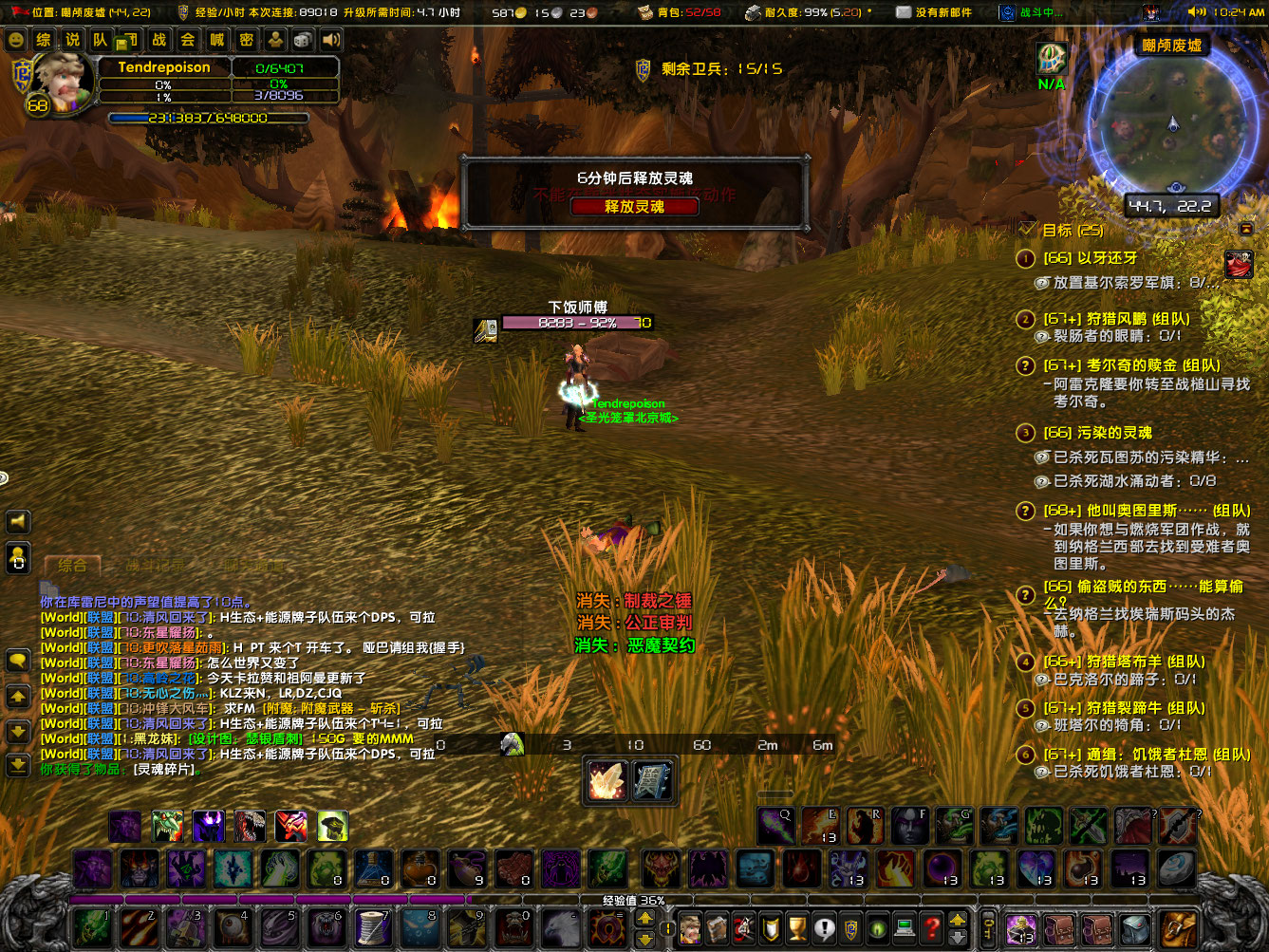Screen dimensions: 1269x952
Task: Collapse quest 狩猎风鹏 using its numbered circle
Action: coord(1026,319)
